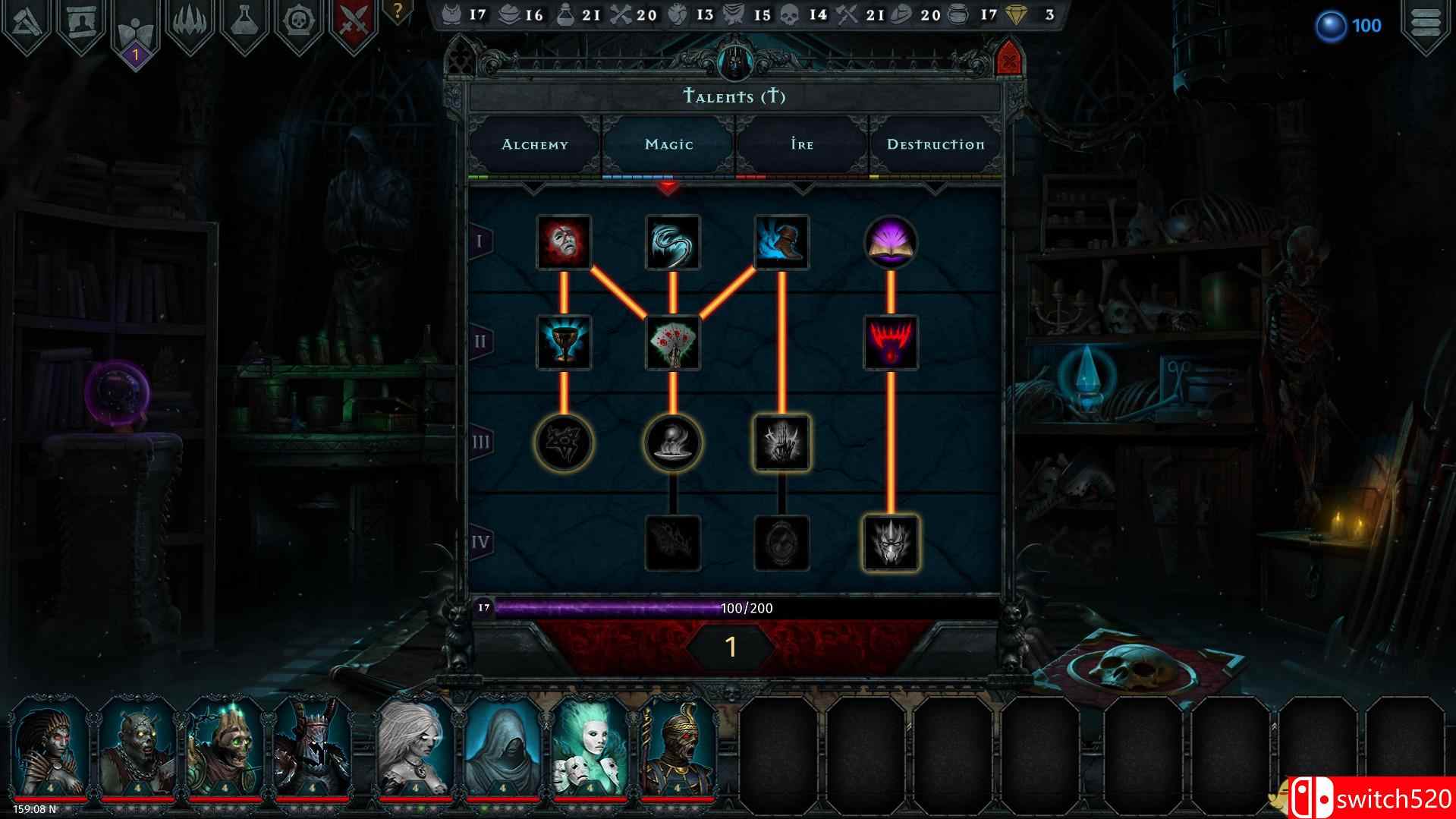The width and height of the screenshot is (1456, 819).
Task: Click the skeletal hand talent in tier III
Action: 781,444
